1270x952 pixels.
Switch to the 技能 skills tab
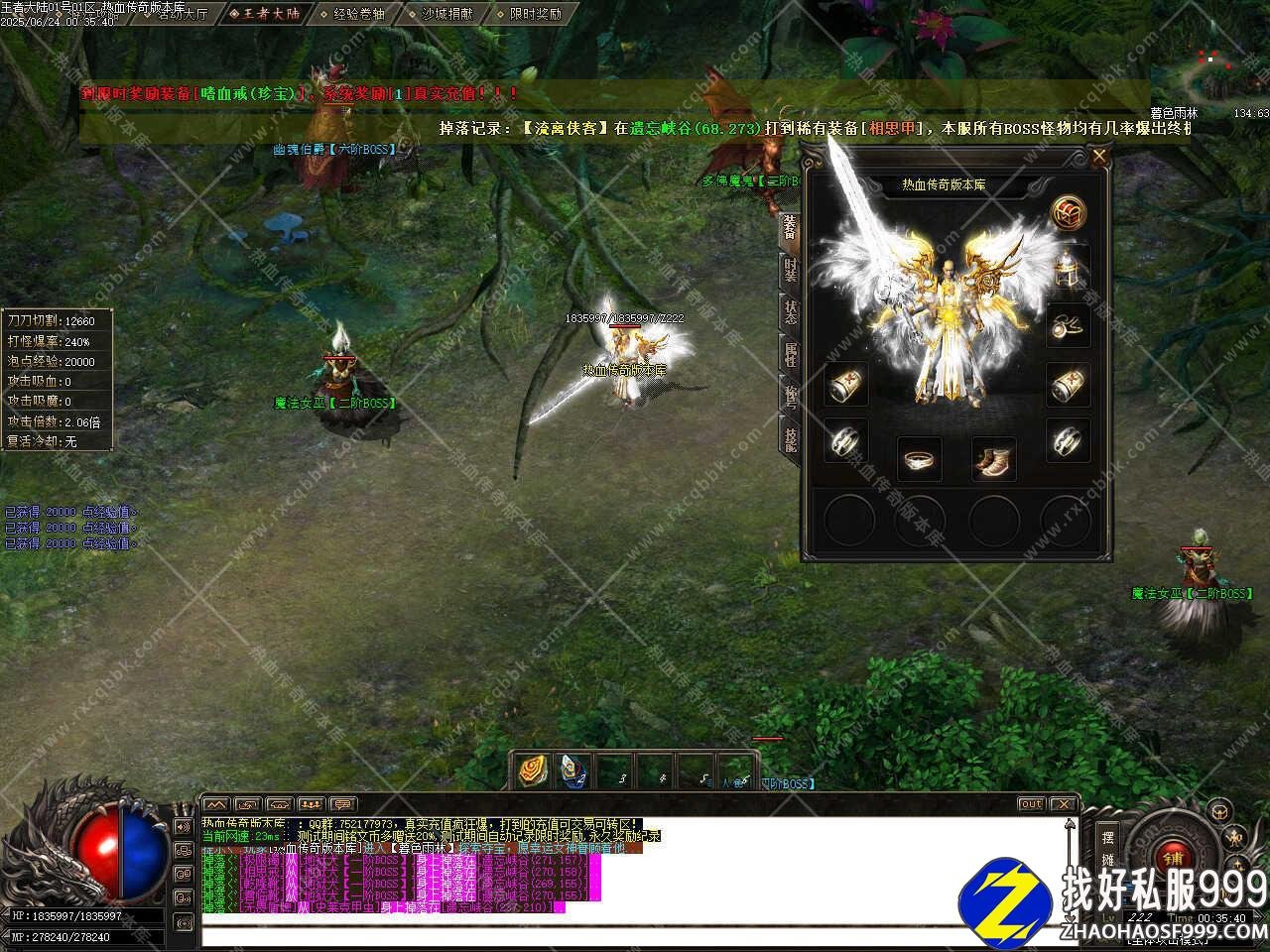[x=790, y=439]
